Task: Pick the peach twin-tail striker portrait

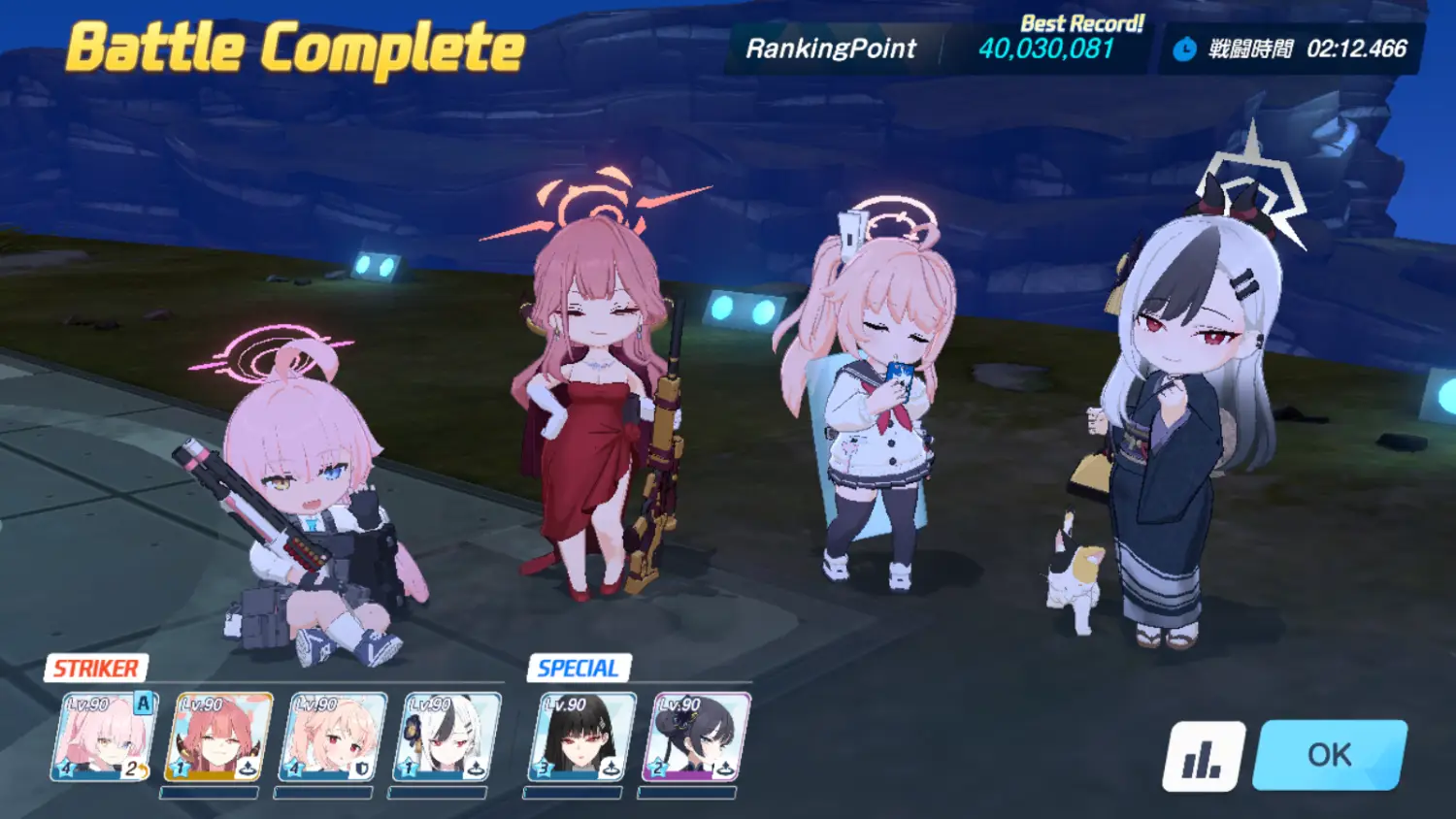Action: (x=332, y=737)
